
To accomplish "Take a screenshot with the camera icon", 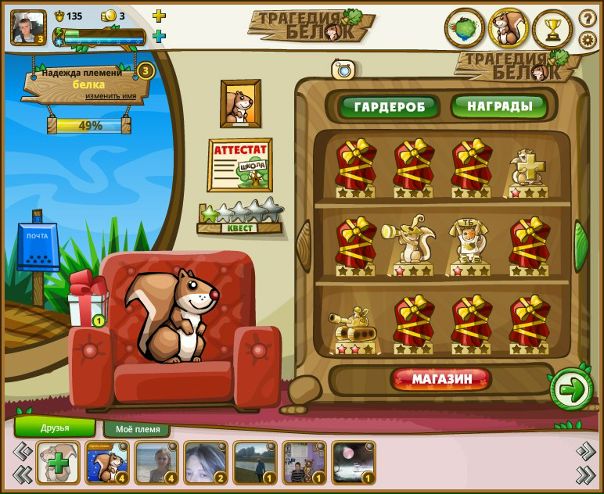I will (344, 69).
